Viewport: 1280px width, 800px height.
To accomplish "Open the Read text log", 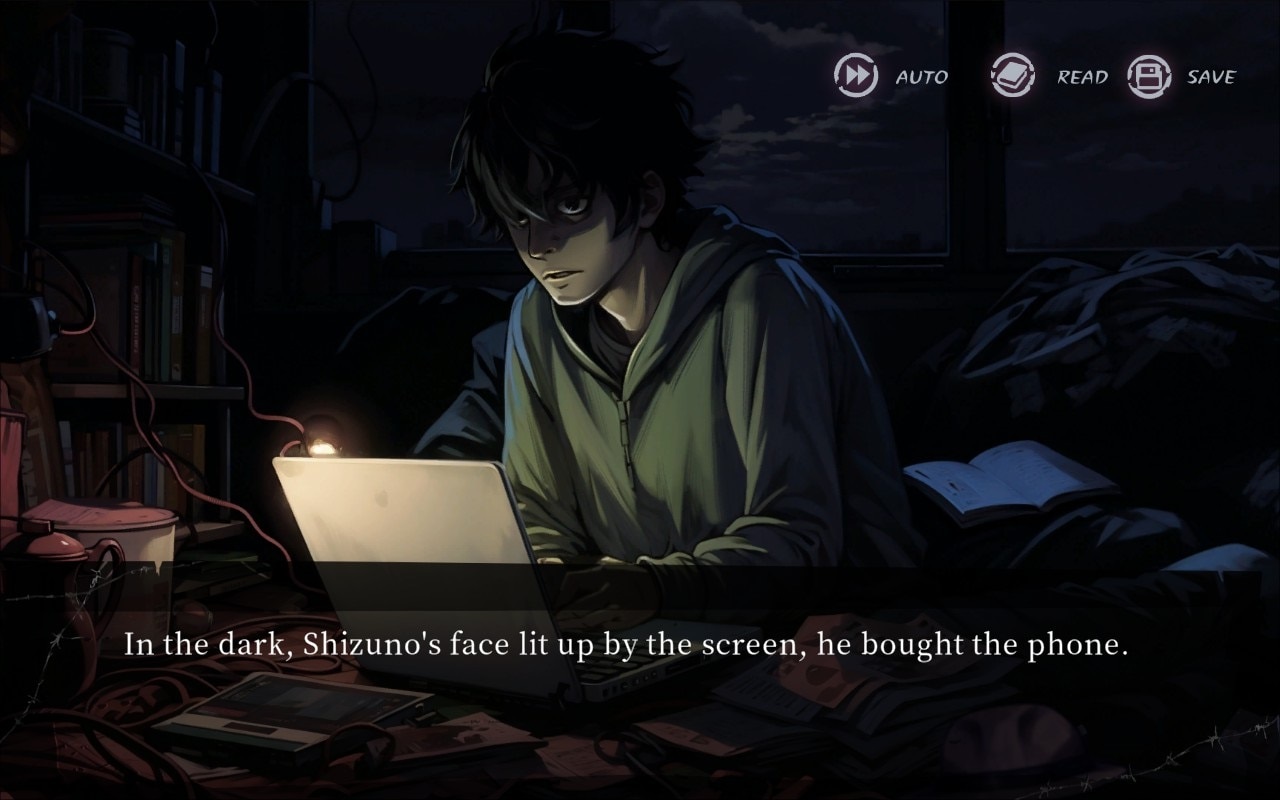I will point(1012,76).
